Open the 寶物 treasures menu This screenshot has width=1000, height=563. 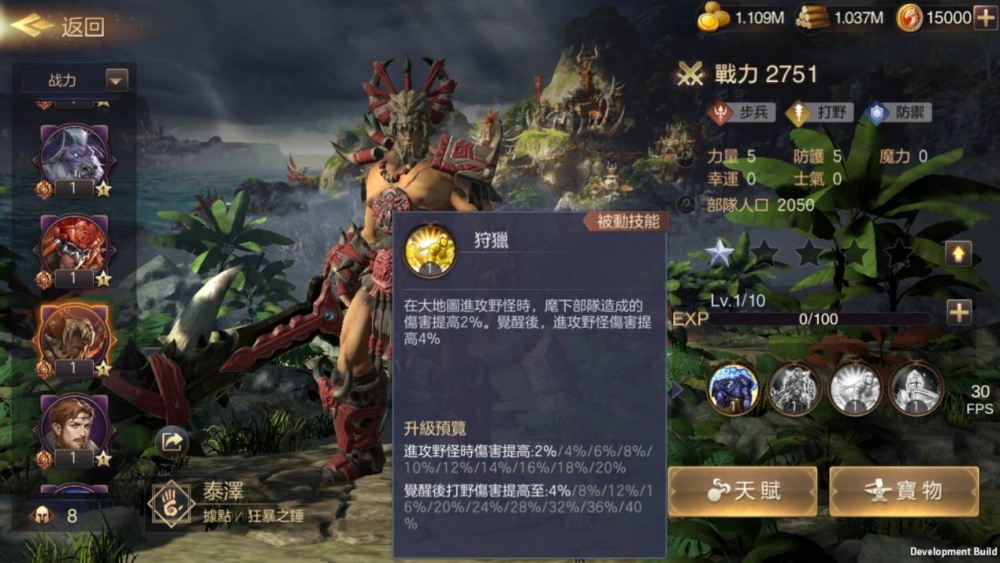pyautogui.click(x=904, y=491)
